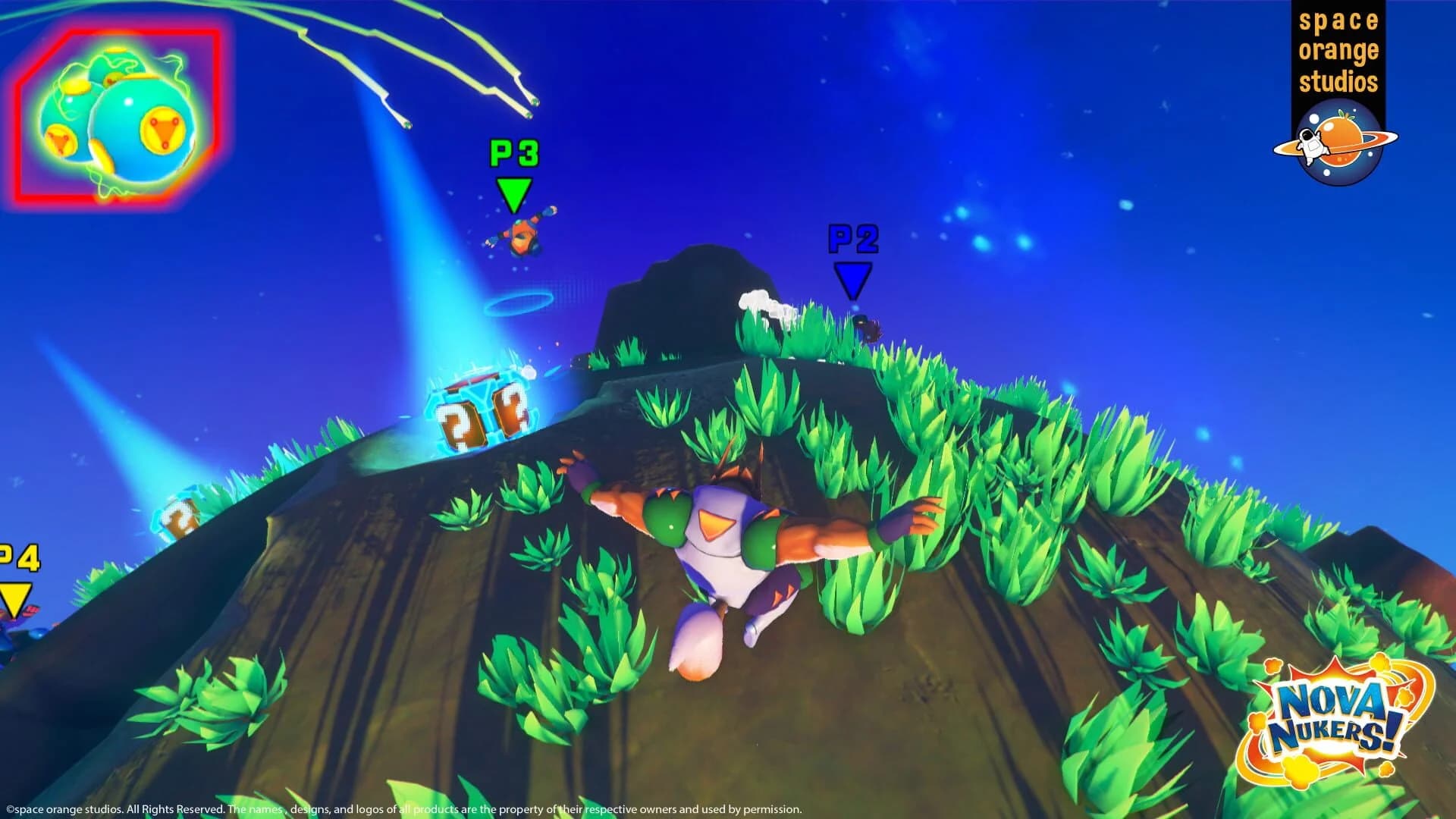Select the yellow P4 player marker arrow
1456x819 pixels.
(x=15, y=599)
